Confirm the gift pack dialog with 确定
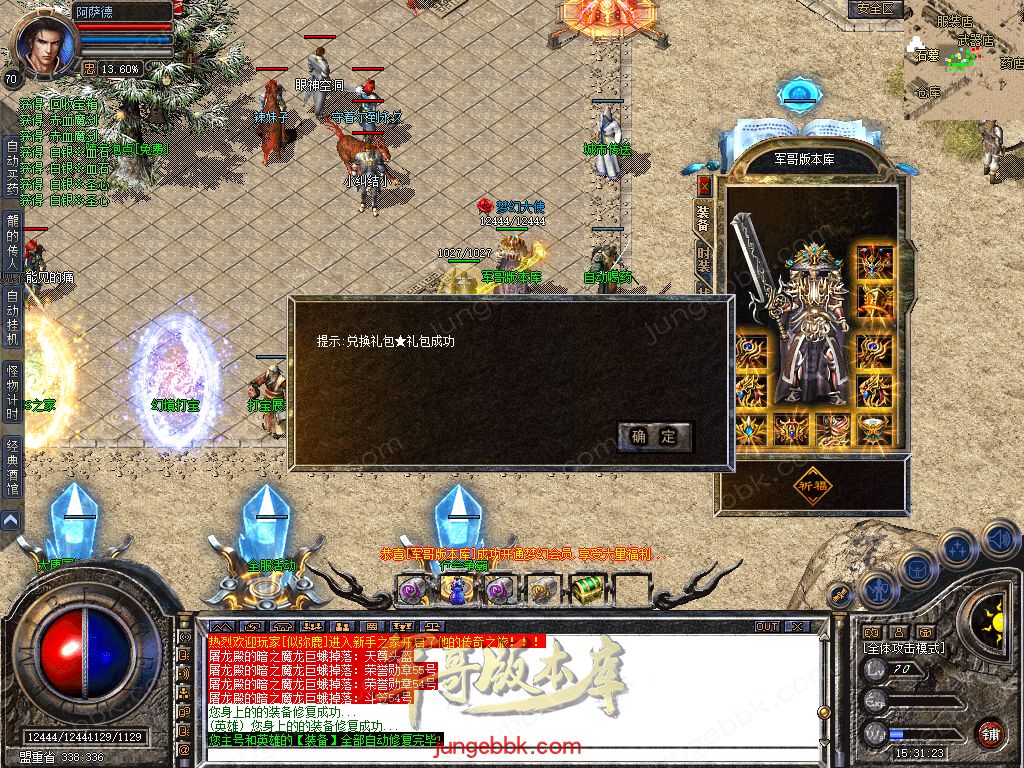Image resolution: width=1024 pixels, height=768 pixels. coord(655,436)
